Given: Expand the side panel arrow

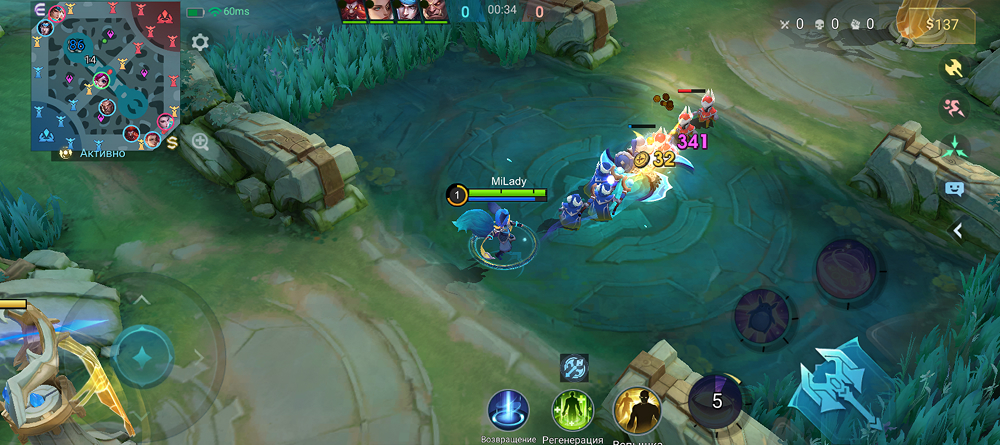Looking at the screenshot, I should [957, 231].
